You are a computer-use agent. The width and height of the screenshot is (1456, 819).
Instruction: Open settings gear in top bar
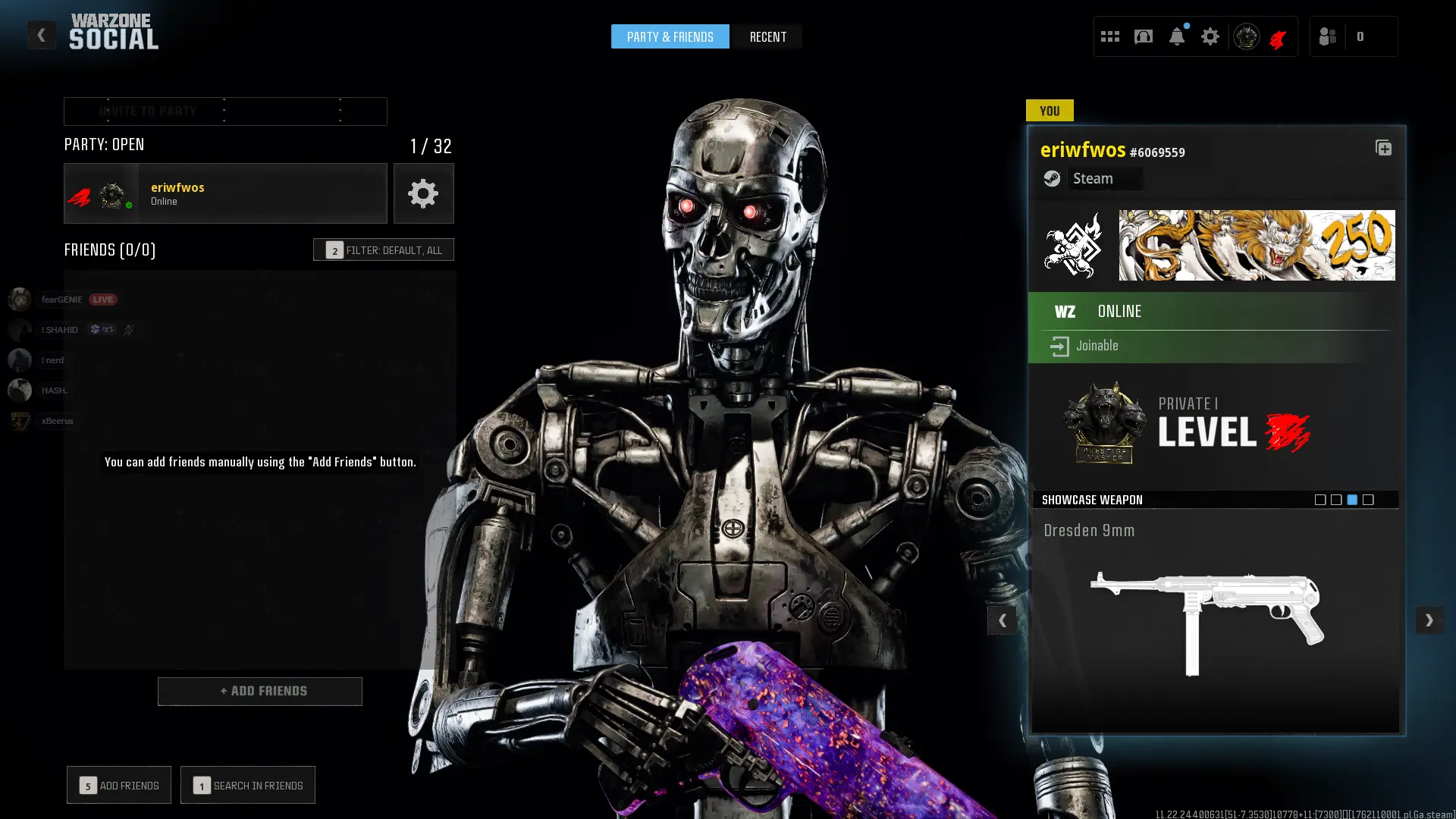coord(1210,36)
